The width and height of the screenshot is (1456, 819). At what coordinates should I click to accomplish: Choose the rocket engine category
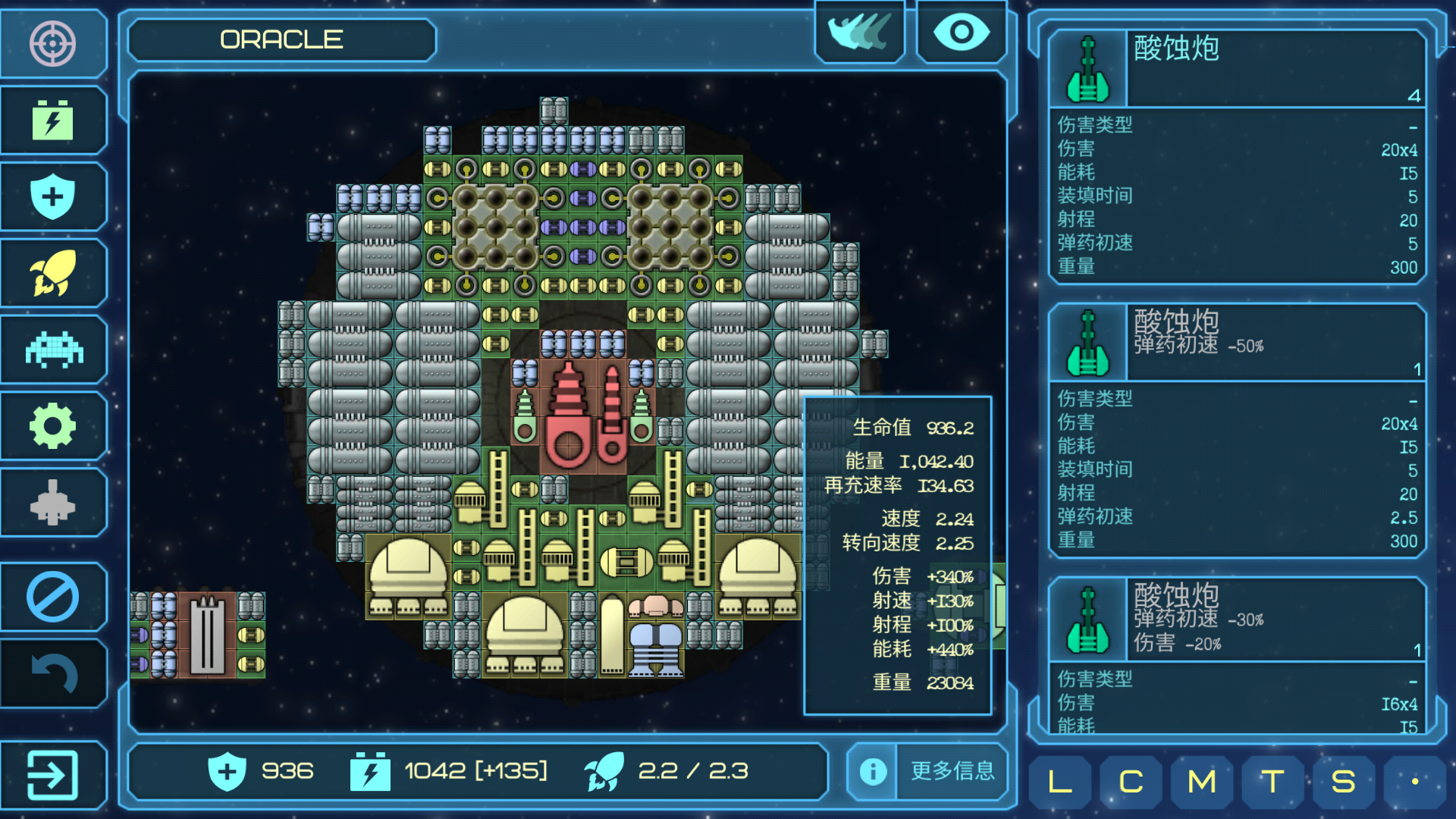tap(52, 273)
